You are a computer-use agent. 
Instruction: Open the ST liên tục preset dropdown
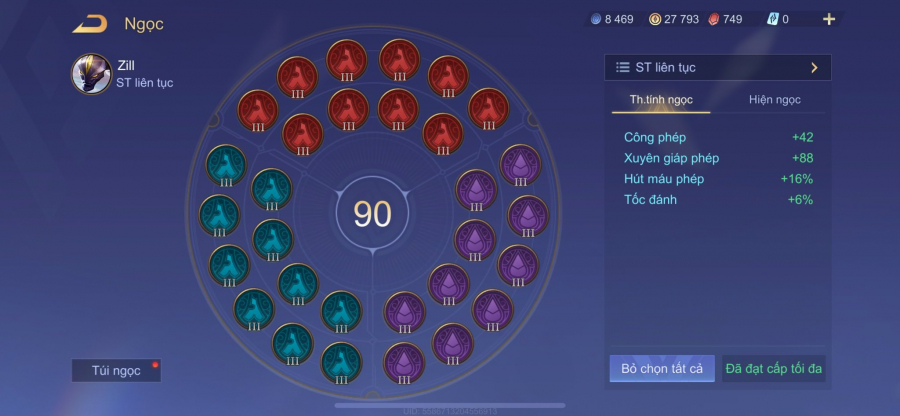pos(717,68)
